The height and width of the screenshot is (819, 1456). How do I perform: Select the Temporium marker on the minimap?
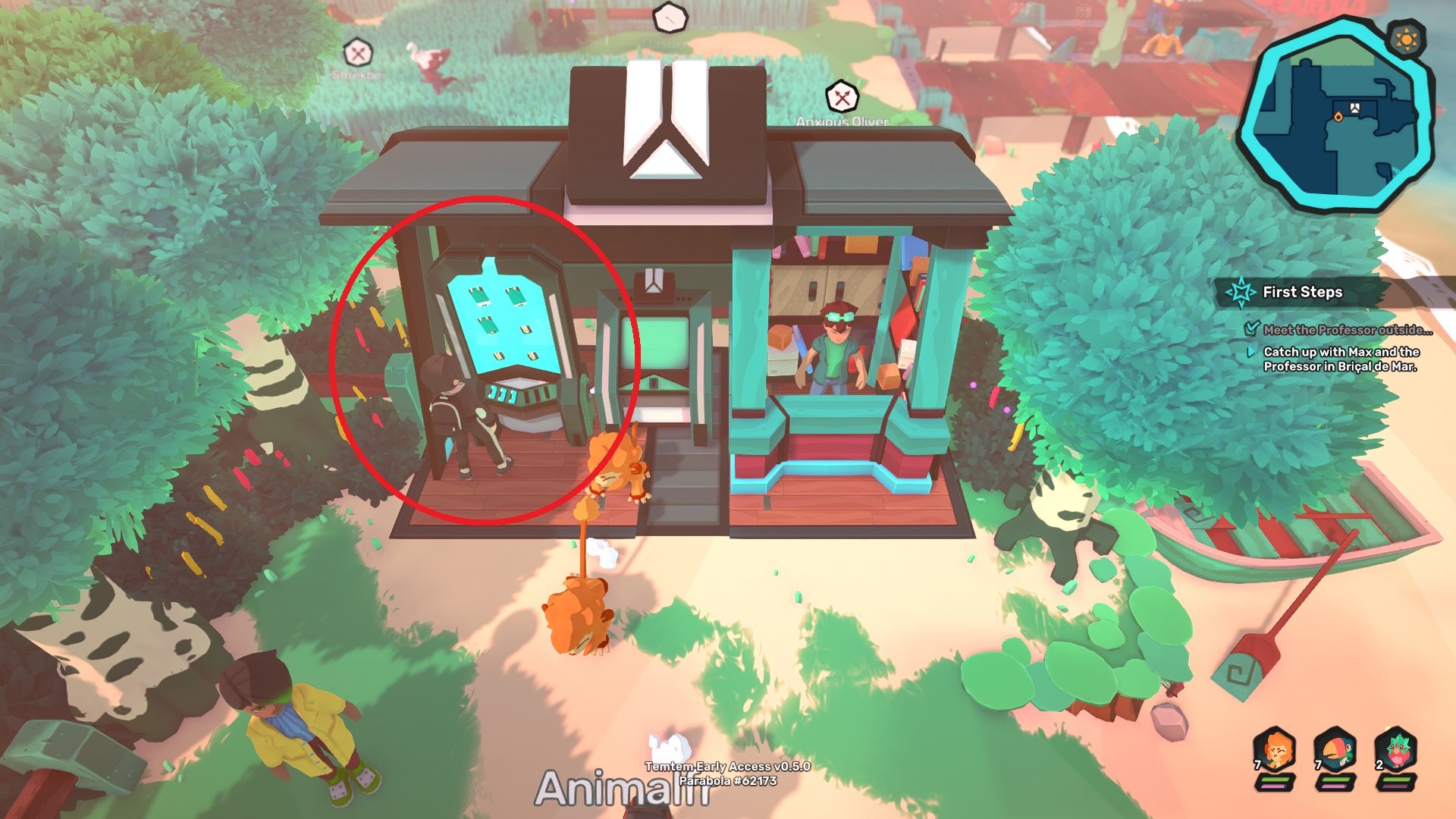tap(1355, 108)
